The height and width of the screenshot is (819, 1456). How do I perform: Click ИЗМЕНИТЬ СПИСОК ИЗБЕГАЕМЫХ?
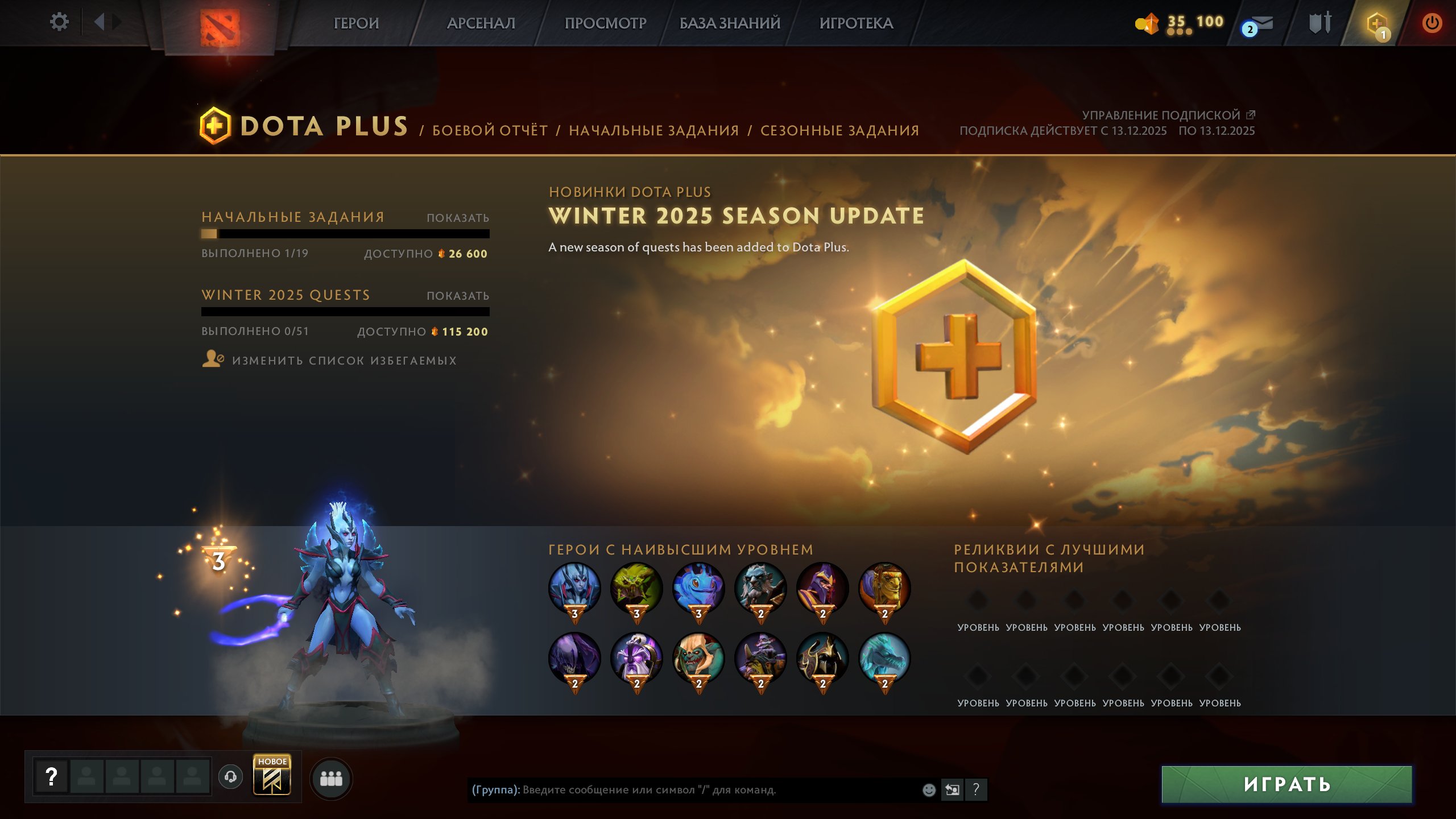(344, 360)
